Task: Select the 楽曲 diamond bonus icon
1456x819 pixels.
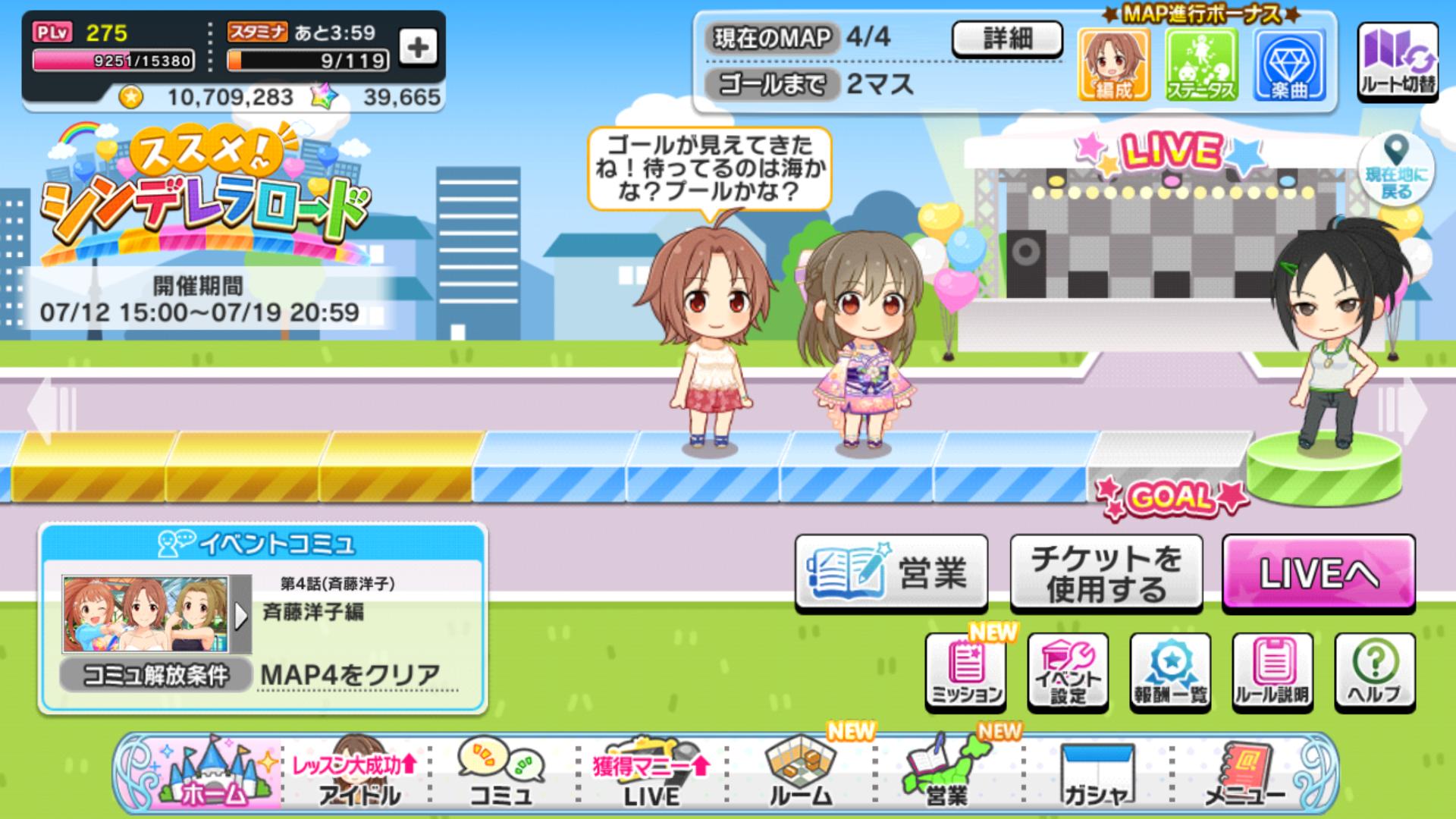Action: click(1289, 65)
